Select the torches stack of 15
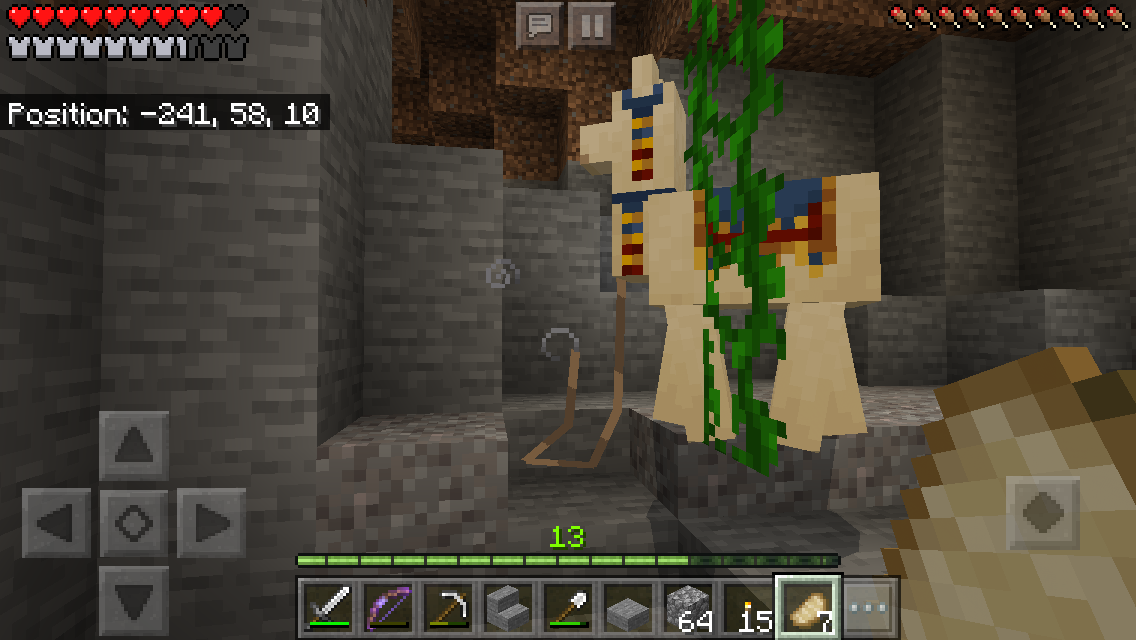 (749, 606)
